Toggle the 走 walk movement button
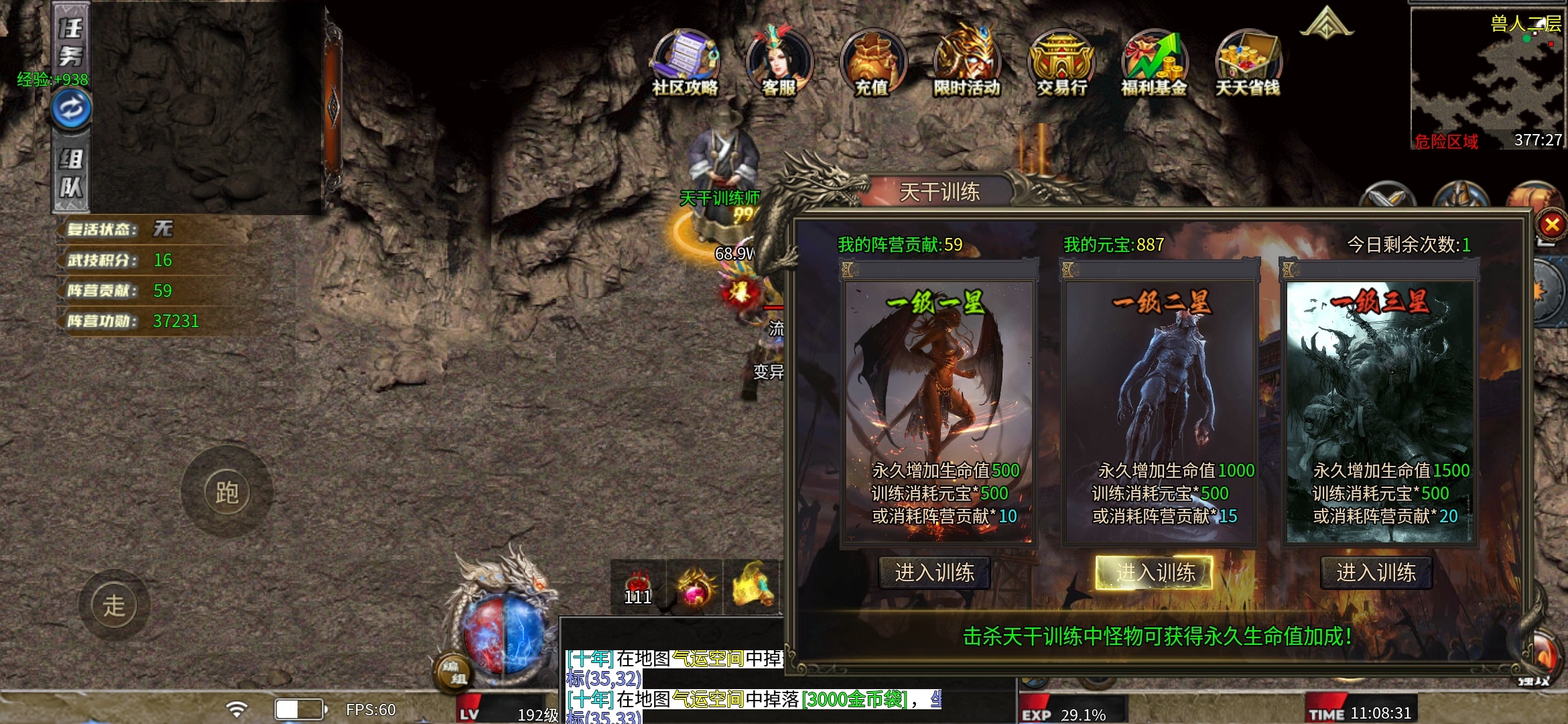 pyautogui.click(x=114, y=605)
